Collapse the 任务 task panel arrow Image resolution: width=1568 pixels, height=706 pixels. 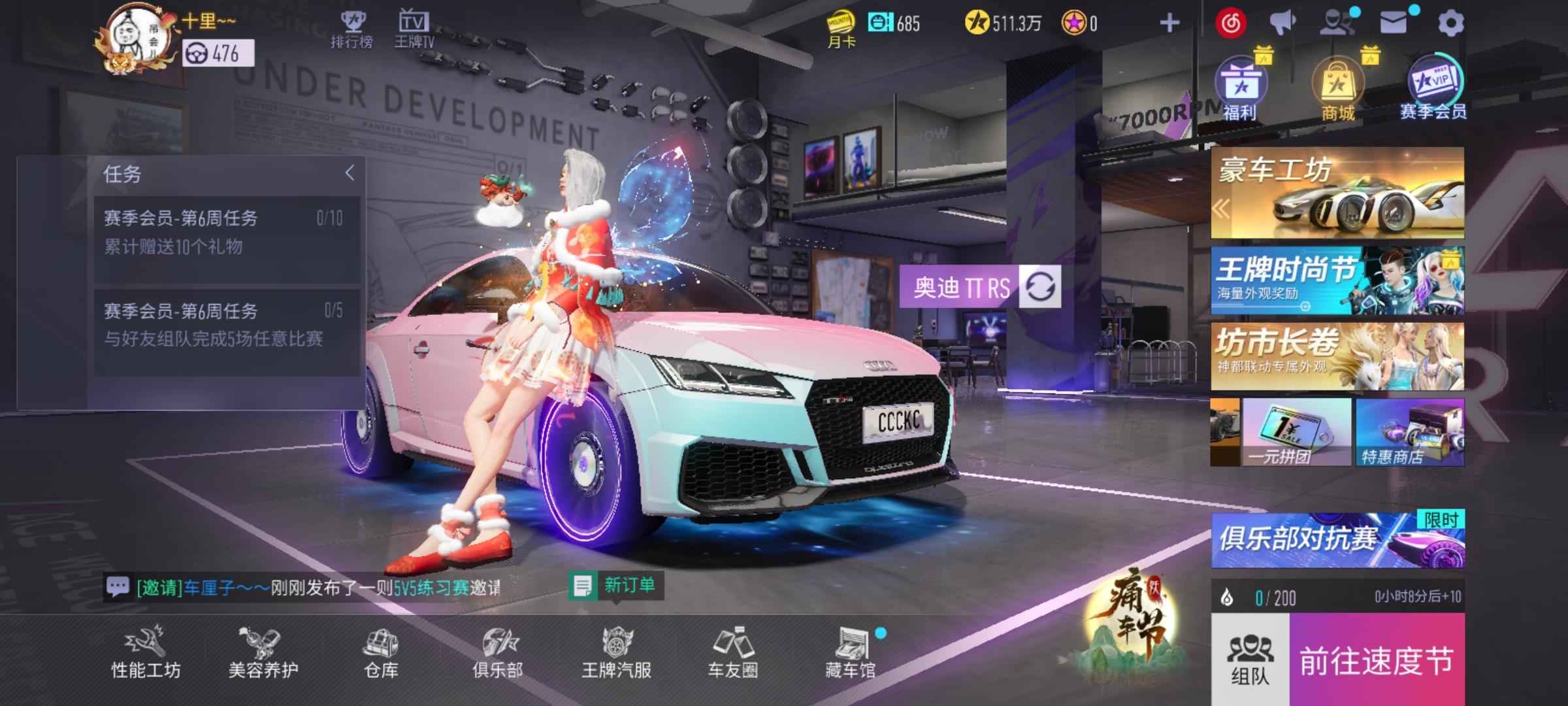point(350,173)
